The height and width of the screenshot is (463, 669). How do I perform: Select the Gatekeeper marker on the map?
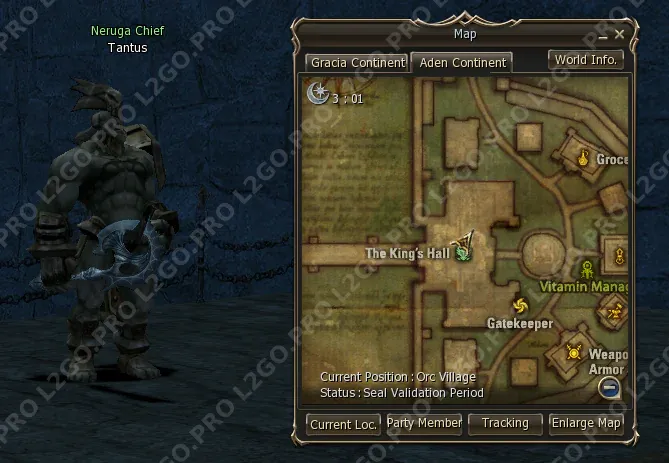pyautogui.click(x=519, y=305)
